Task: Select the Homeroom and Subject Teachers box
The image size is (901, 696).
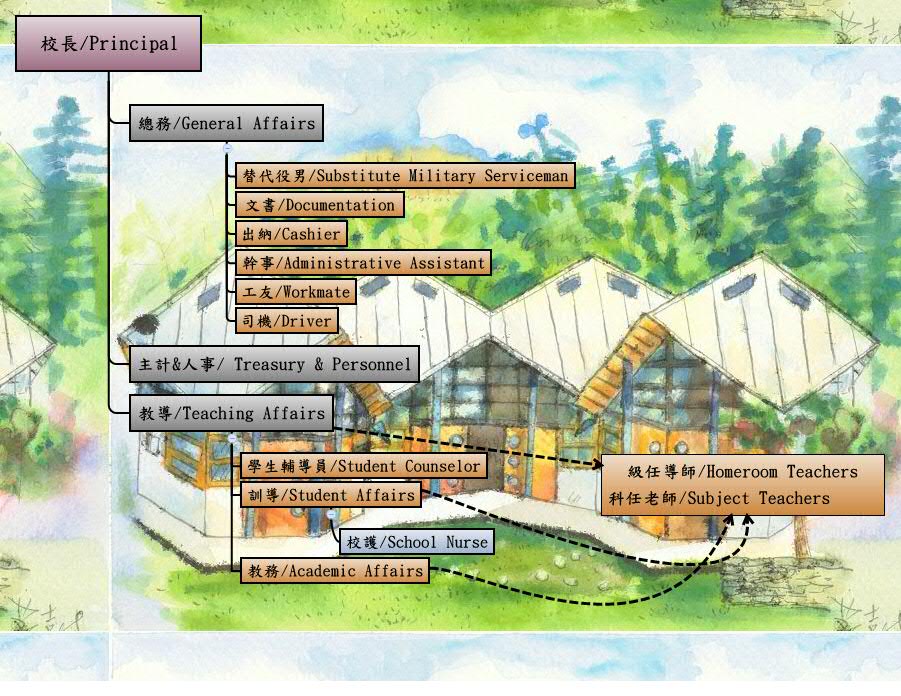Action: pyautogui.click(x=743, y=485)
